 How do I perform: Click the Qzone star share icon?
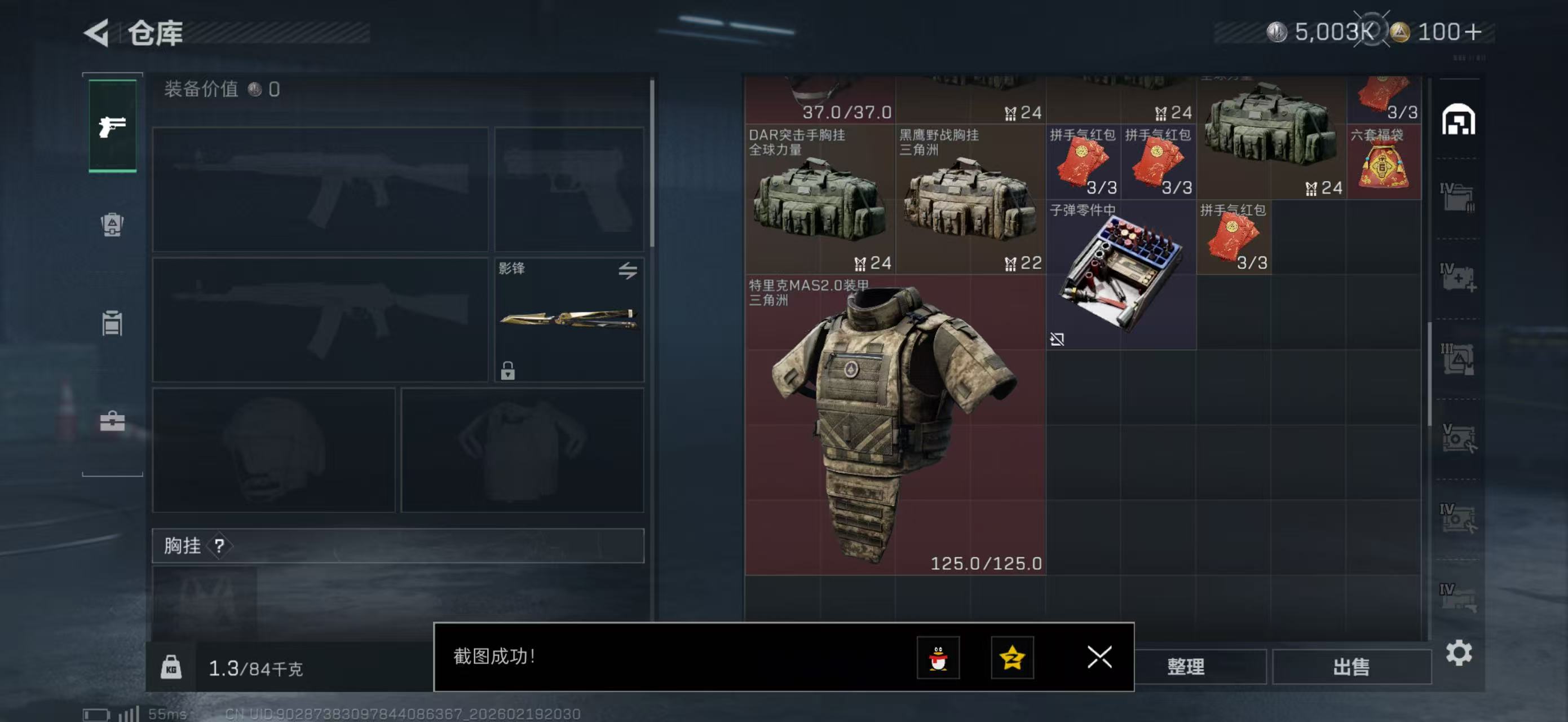(1013, 658)
